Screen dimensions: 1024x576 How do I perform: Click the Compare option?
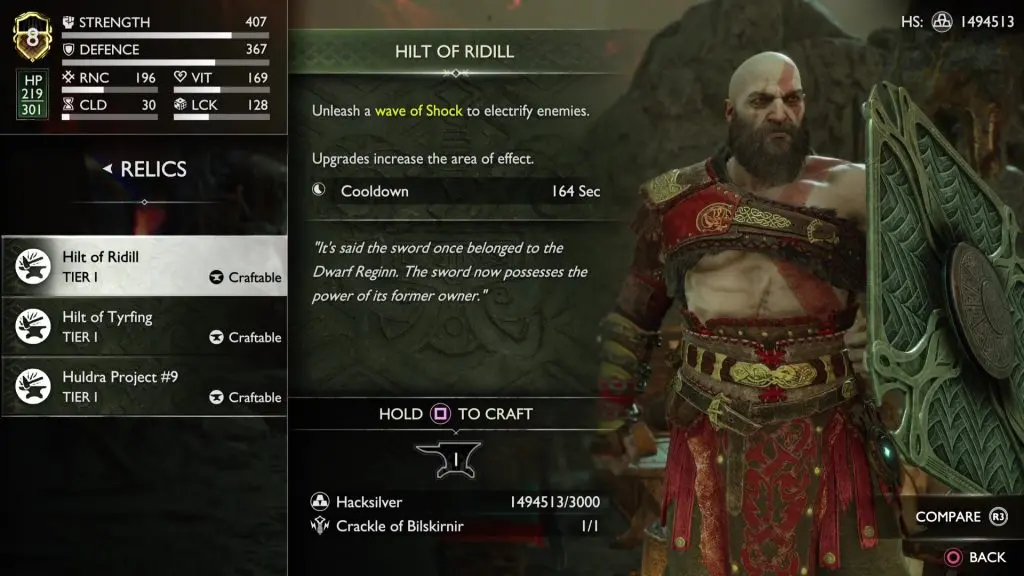point(960,517)
